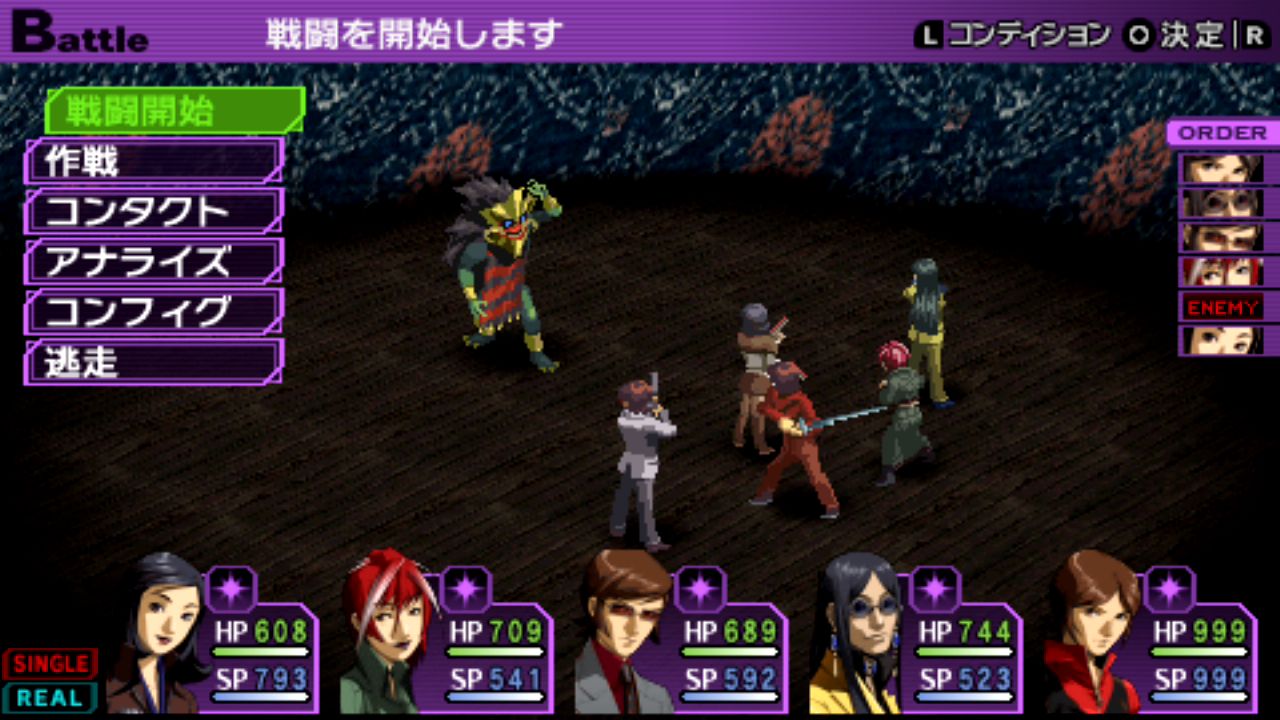Viewport: 1280px width, 720px height.
Task: Select 戦闘開始 to start the battle
Action: (x=172, y=111)
